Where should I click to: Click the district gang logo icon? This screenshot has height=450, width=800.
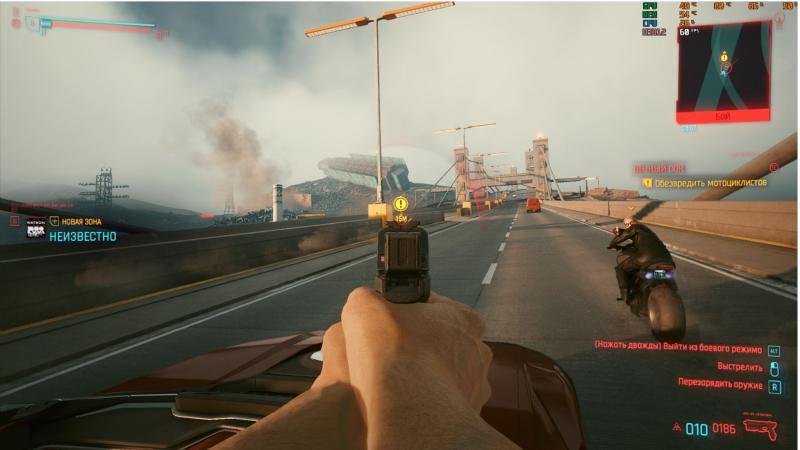click(x=36, y=229)
